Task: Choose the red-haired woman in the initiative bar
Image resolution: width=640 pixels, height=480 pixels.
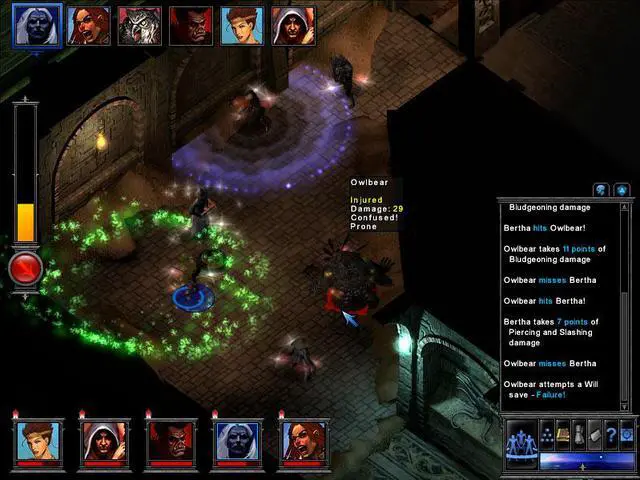Action: (88, 26)
